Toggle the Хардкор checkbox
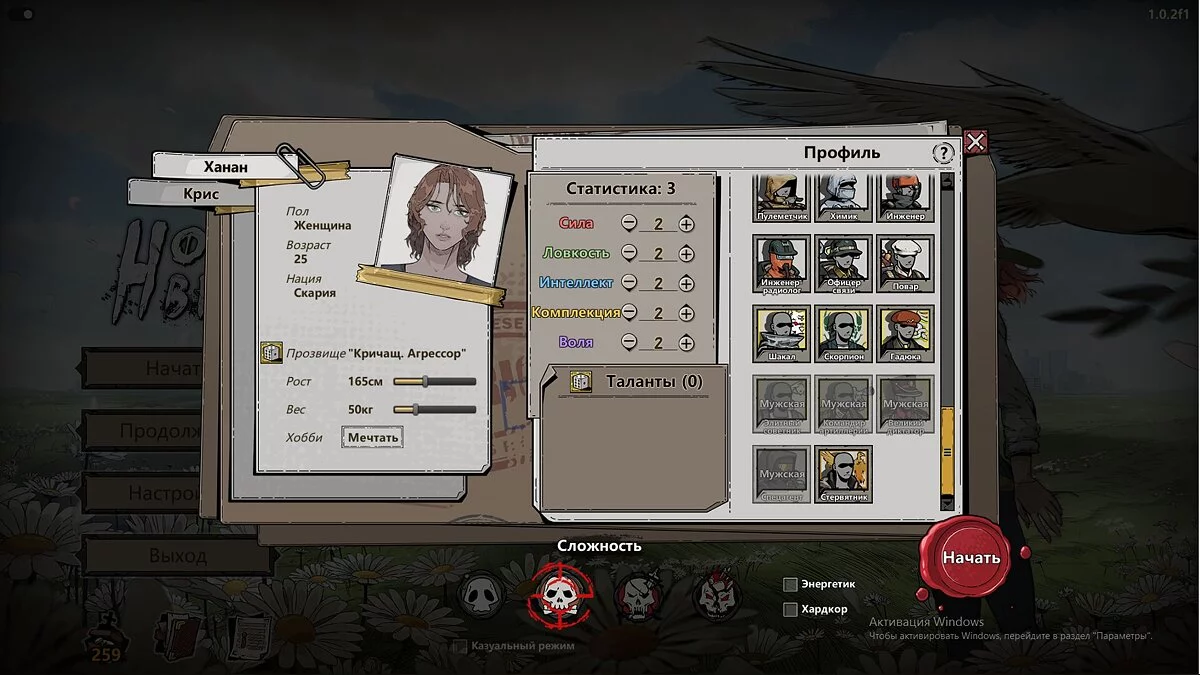 tap(790, 609)
